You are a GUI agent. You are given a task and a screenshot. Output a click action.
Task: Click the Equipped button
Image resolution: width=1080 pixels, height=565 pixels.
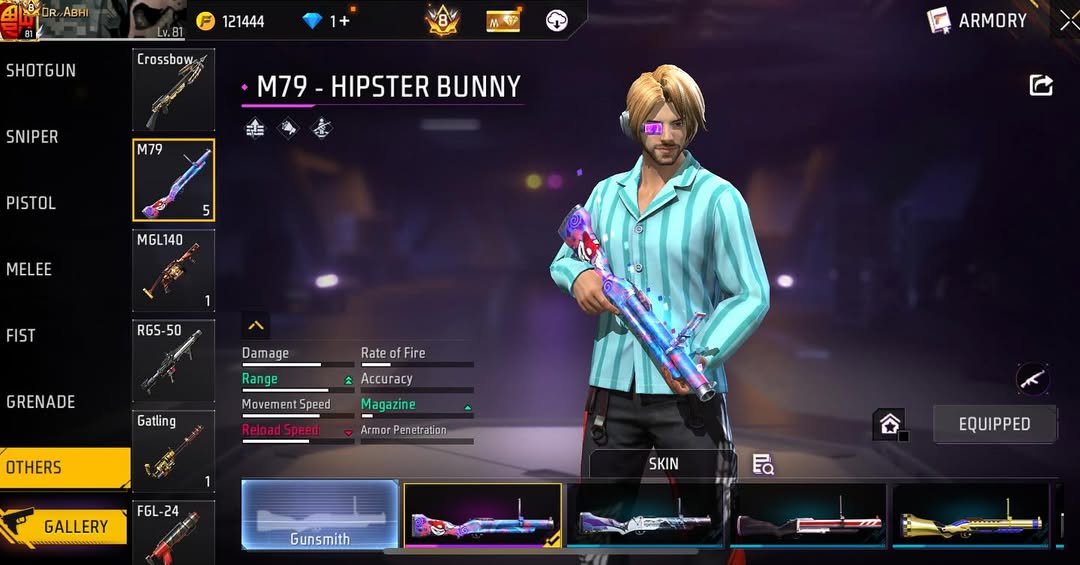pos(994,424)
